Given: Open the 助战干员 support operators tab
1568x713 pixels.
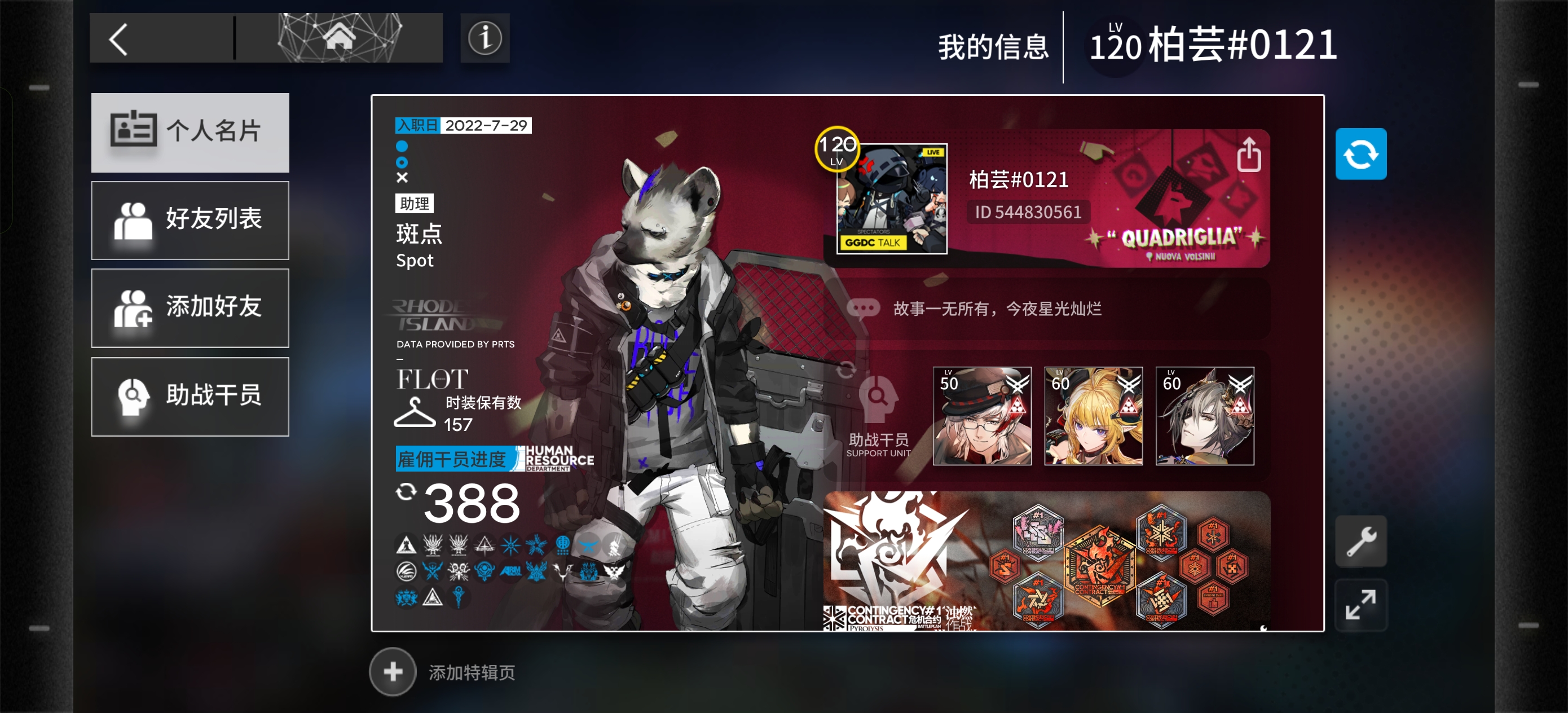Looking at the screenshot, I should [190, 396].
